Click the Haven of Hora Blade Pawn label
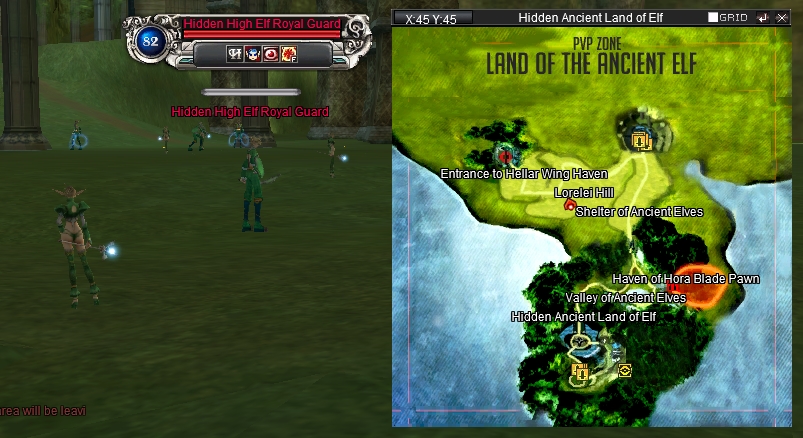 coord(685,278)
